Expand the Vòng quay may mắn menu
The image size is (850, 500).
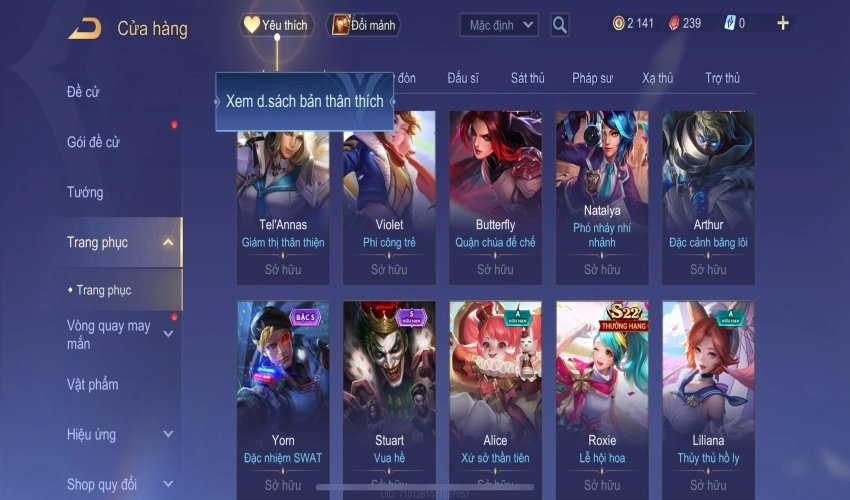168,334
